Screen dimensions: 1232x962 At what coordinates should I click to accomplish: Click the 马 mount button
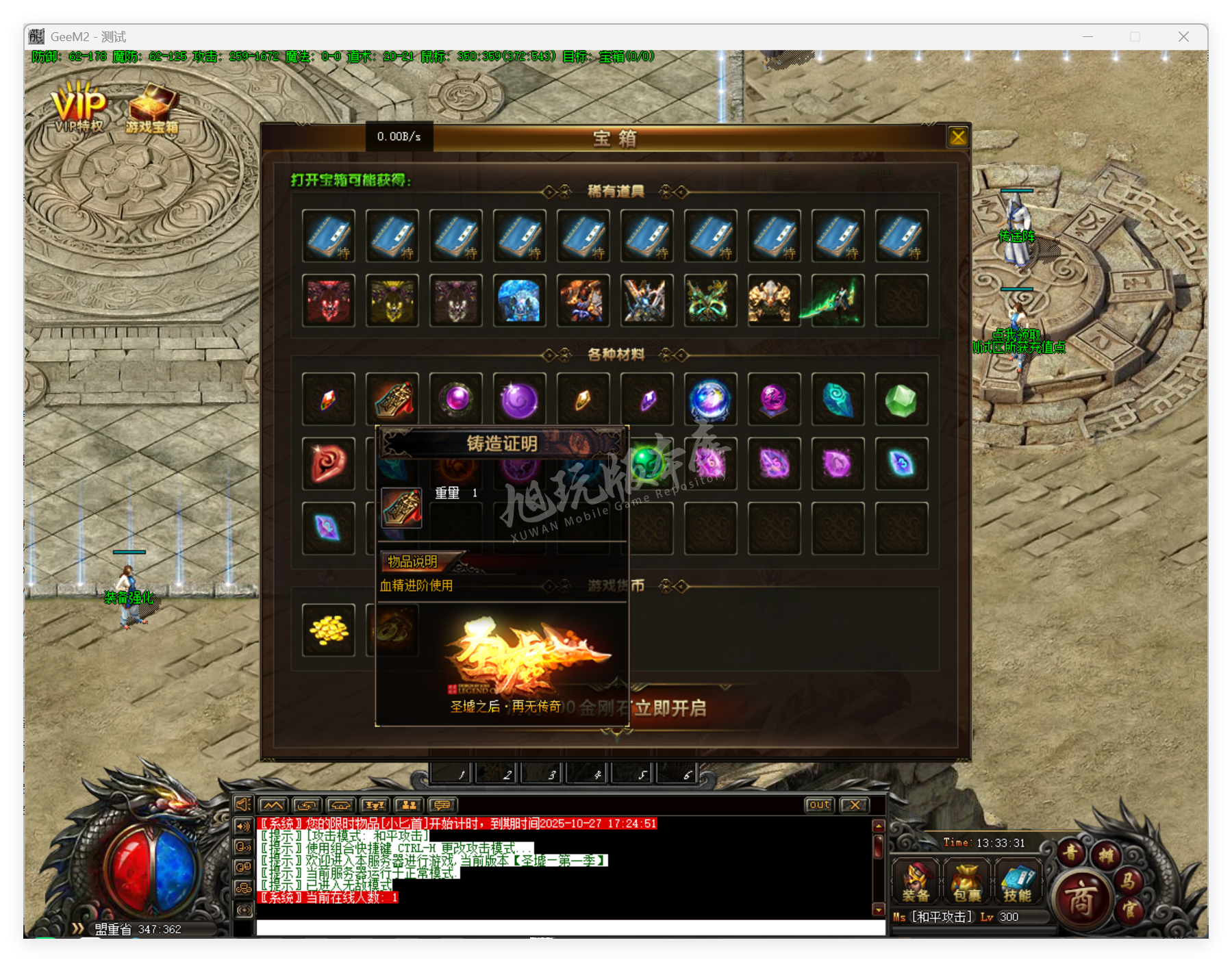(x=1129, y=882)
